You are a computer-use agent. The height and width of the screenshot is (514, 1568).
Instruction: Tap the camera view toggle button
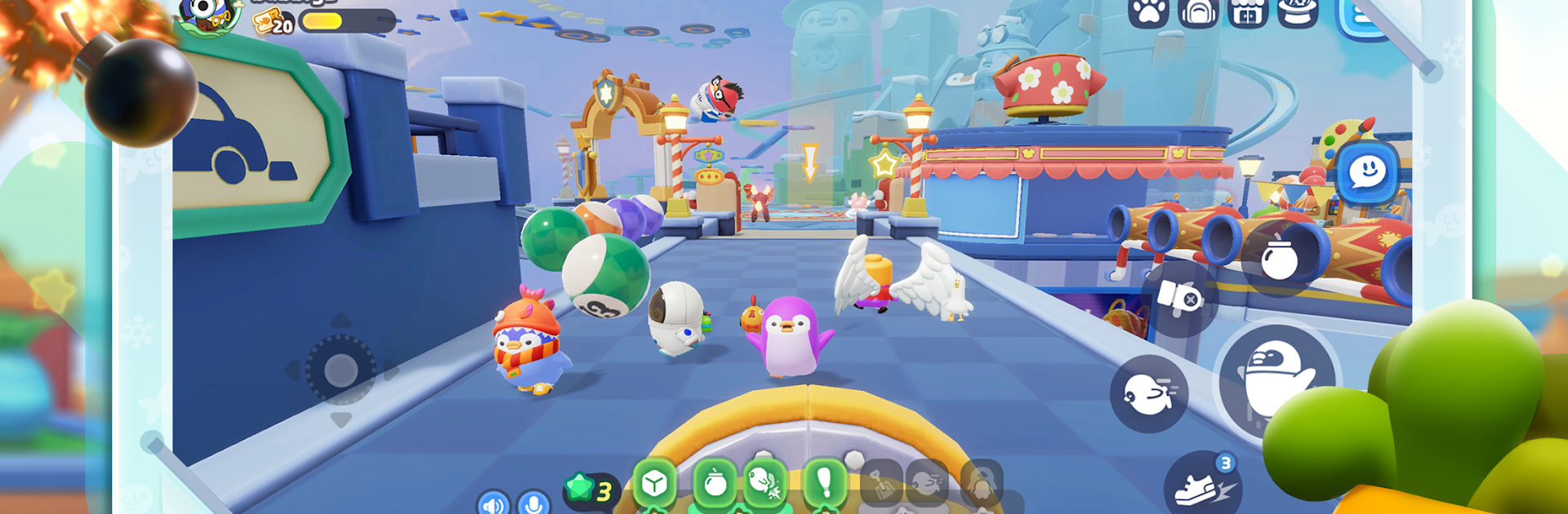(1179, 298)
